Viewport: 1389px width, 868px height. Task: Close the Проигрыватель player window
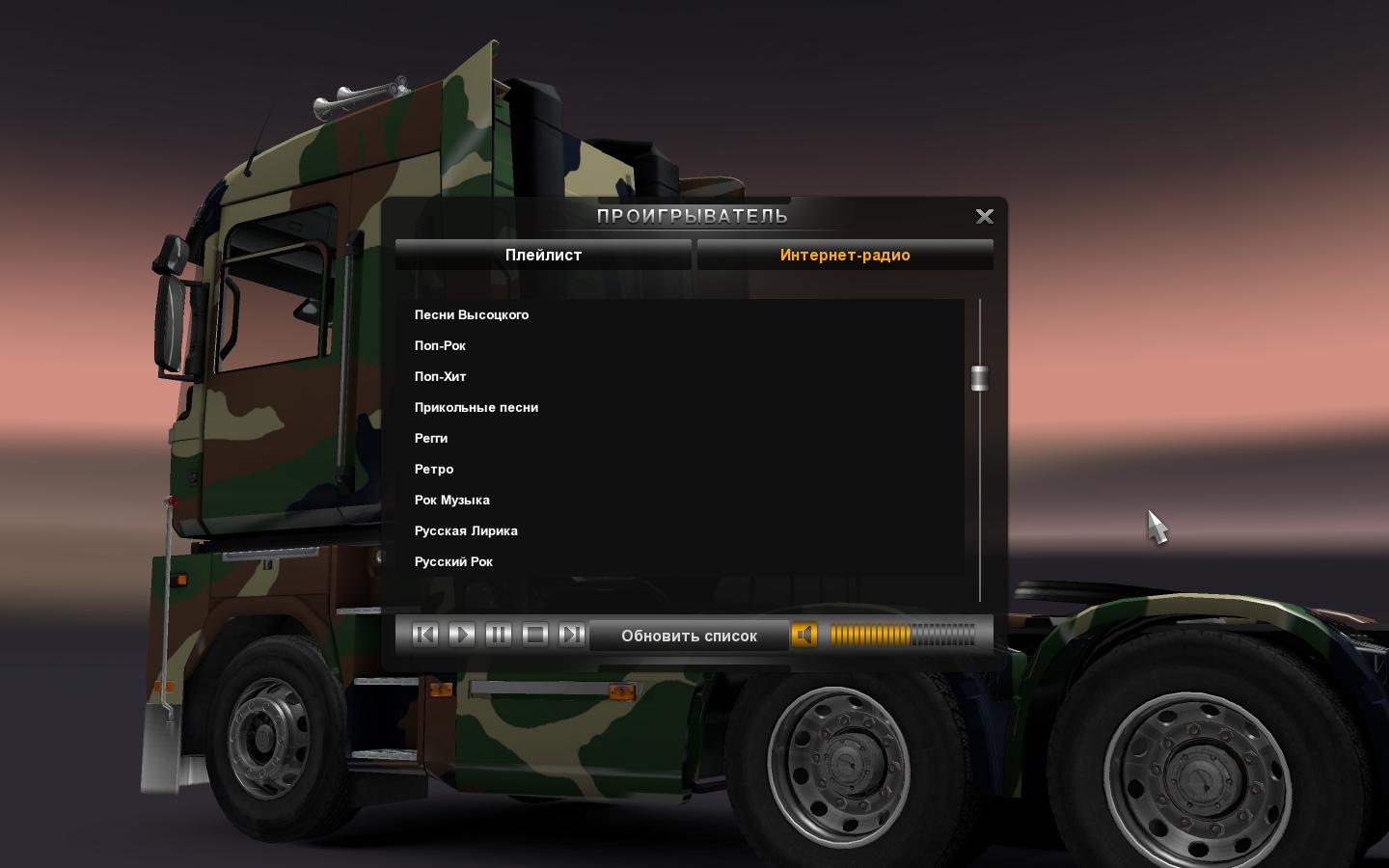coord(984,217)
